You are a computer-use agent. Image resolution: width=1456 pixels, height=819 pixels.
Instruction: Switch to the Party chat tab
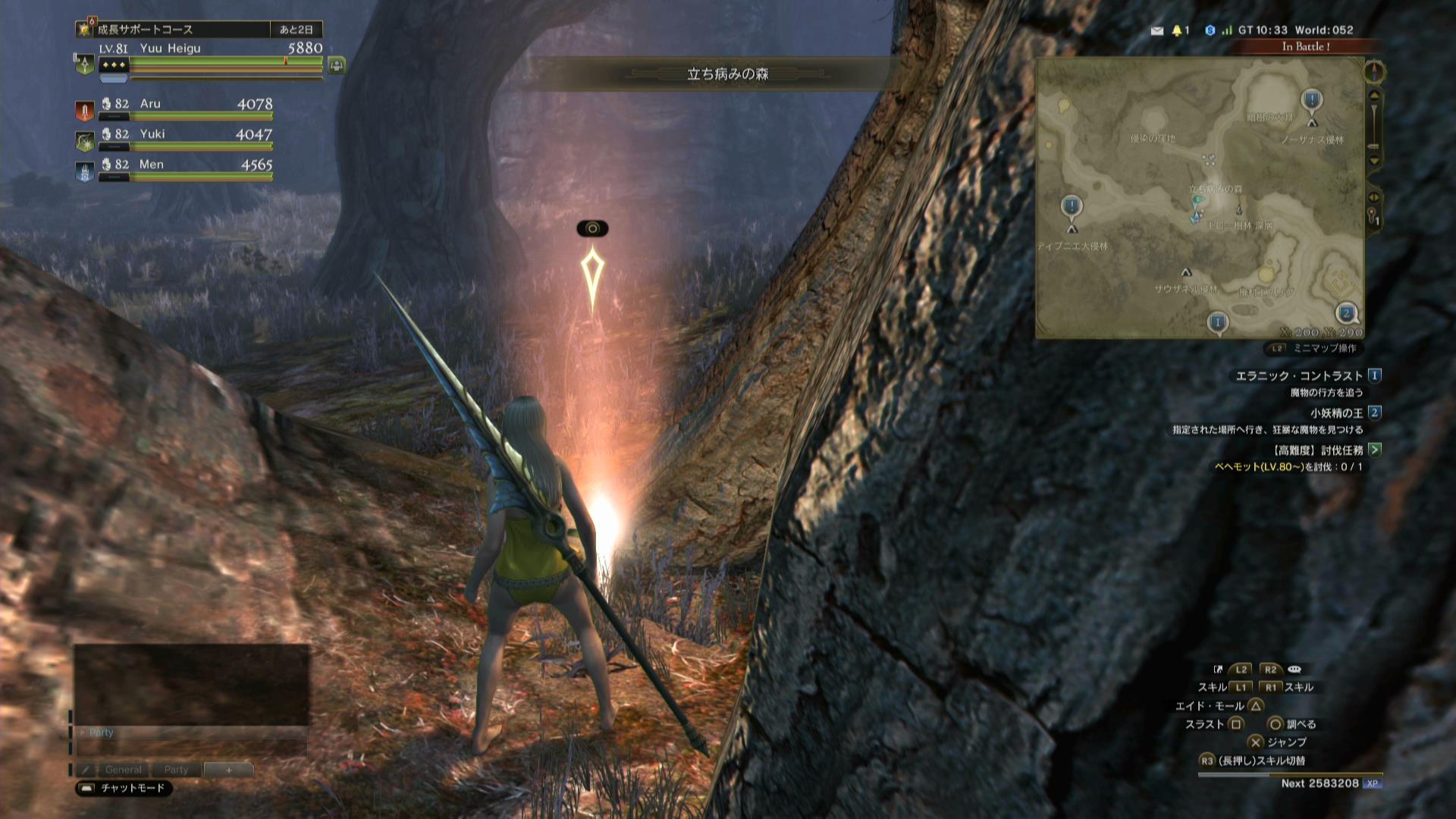(x=176, y=770)
